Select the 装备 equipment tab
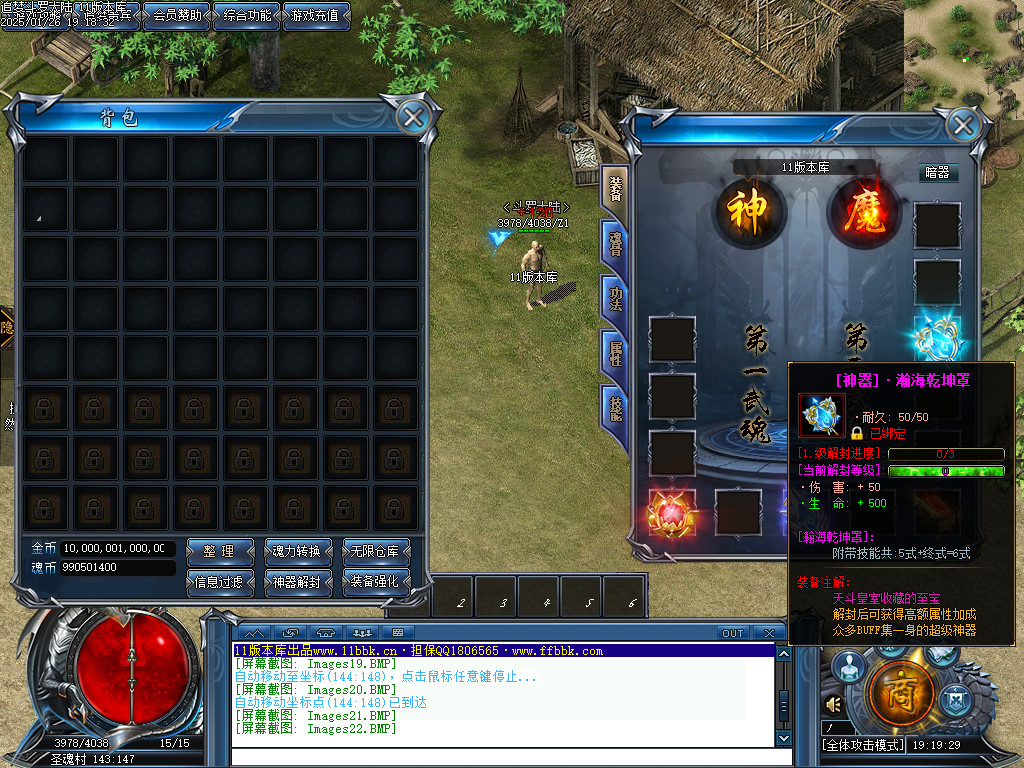This screenshot has height=768, width=1024. (x=614, y=190)
